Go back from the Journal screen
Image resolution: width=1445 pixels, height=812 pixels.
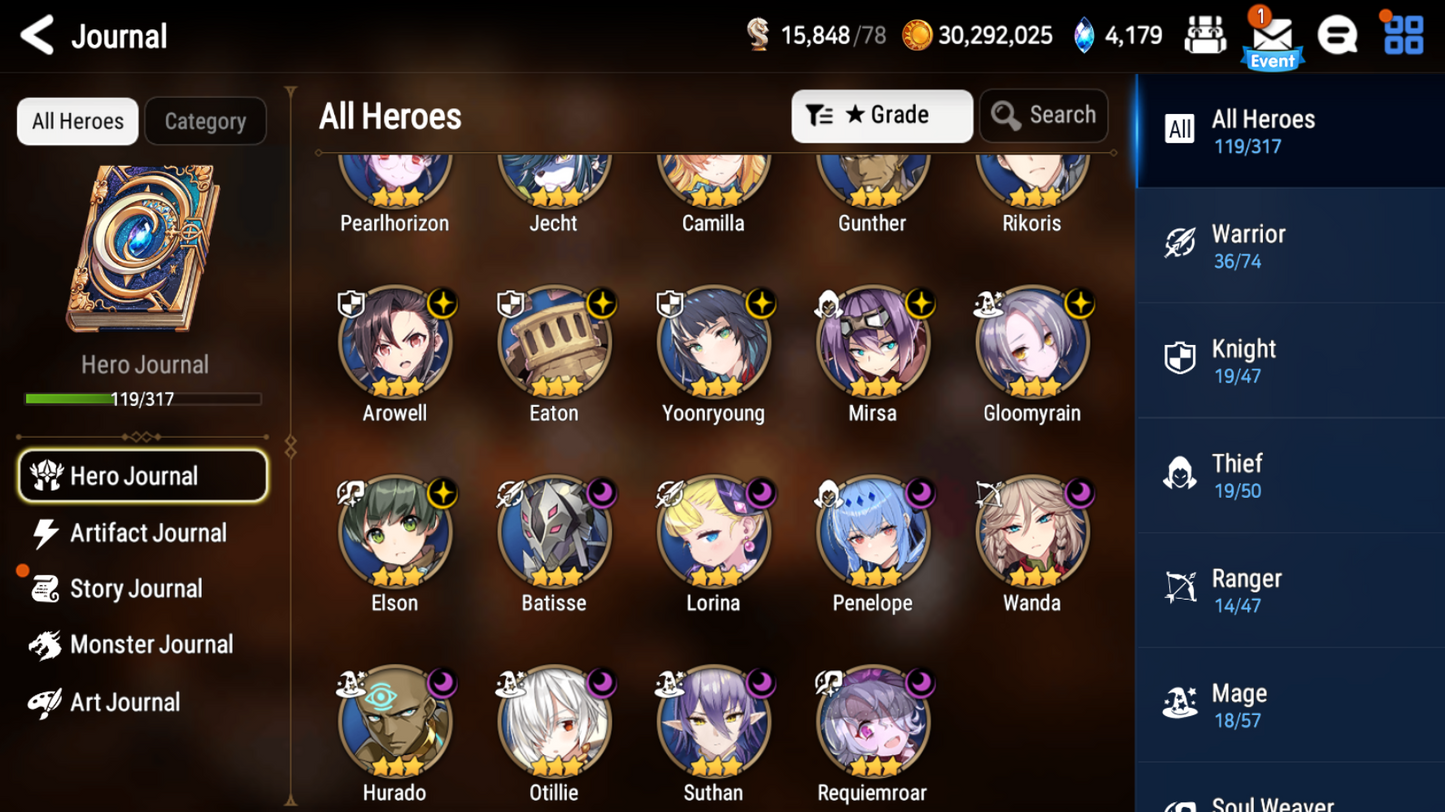[37, 36]
